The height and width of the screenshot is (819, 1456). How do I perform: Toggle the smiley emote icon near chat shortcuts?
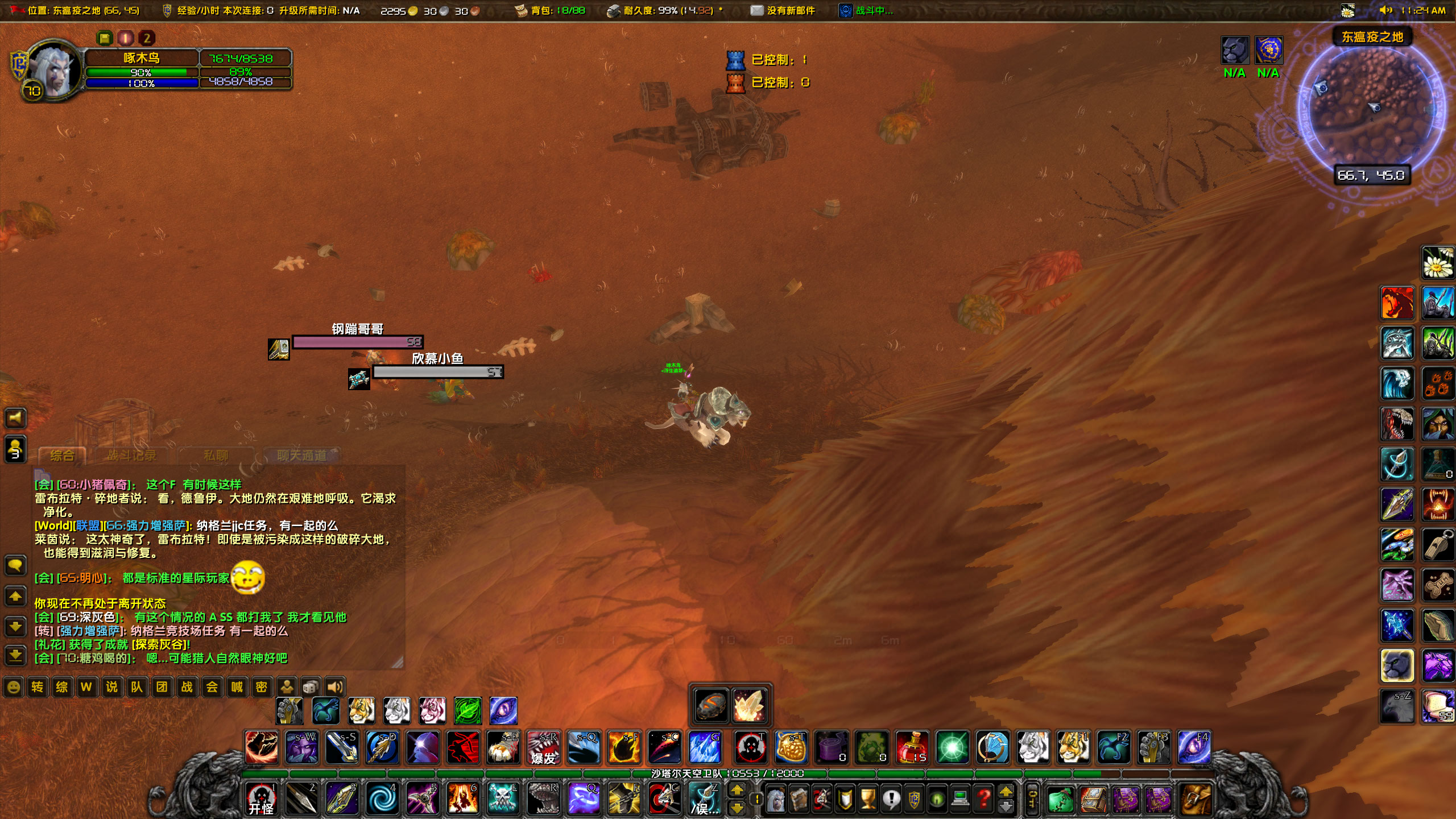click(x=13, y=687)
